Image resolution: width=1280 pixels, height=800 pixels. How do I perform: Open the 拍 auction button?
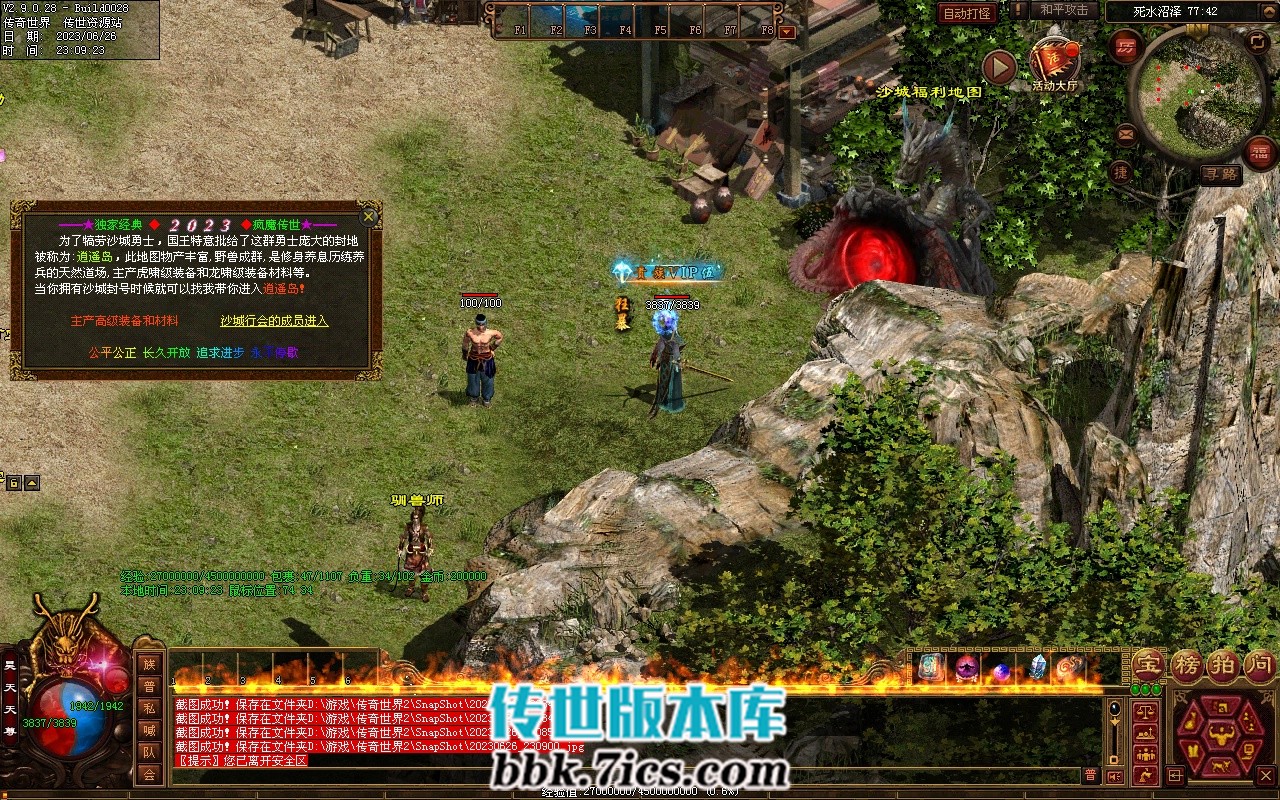click(1222, 665)
